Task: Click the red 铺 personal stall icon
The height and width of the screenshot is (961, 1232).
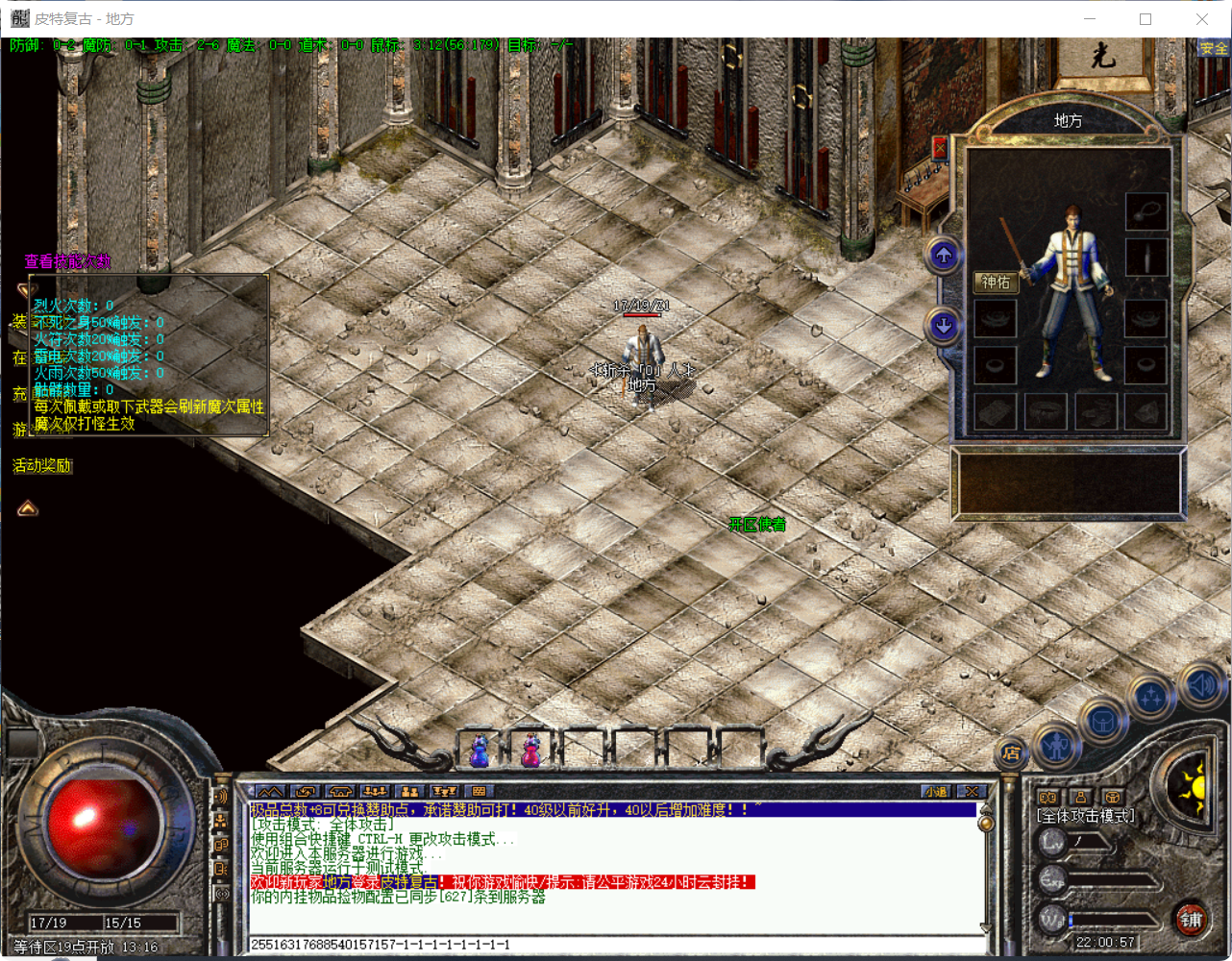Action: [x=1193, y=921]
